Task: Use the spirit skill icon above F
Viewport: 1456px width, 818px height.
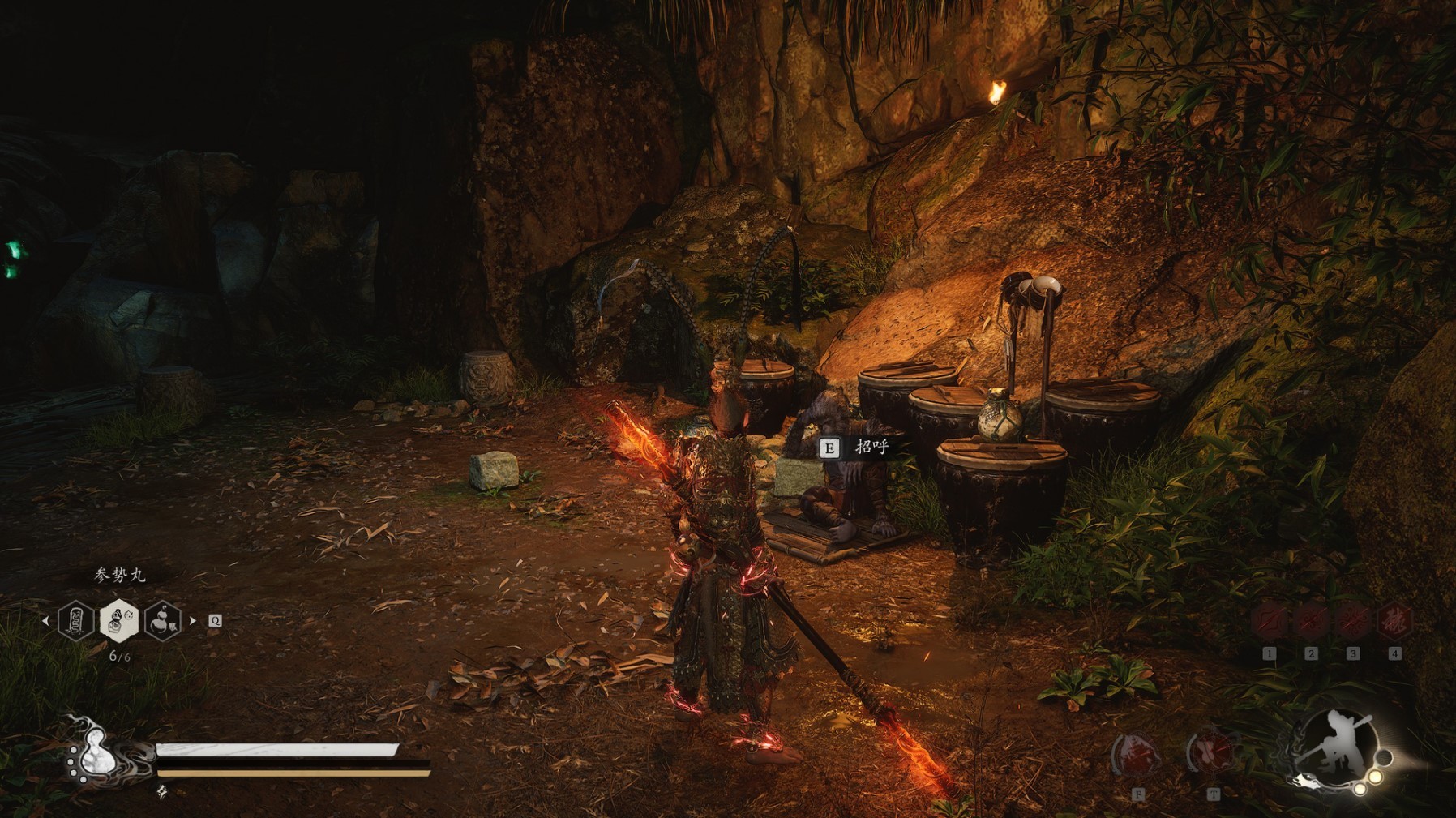Action: 1137,754
